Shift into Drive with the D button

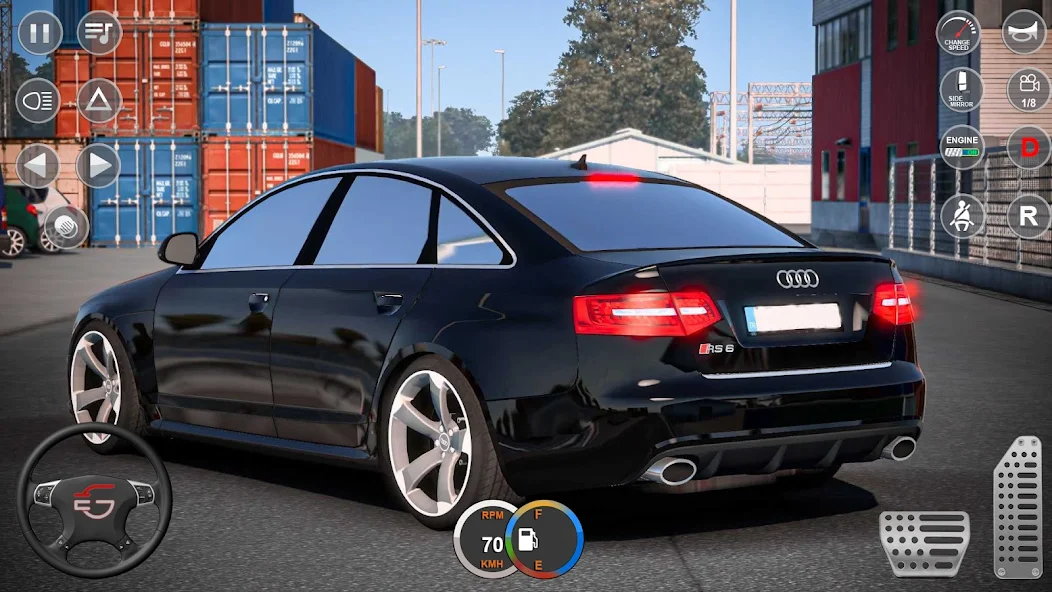pos(1028,148)
